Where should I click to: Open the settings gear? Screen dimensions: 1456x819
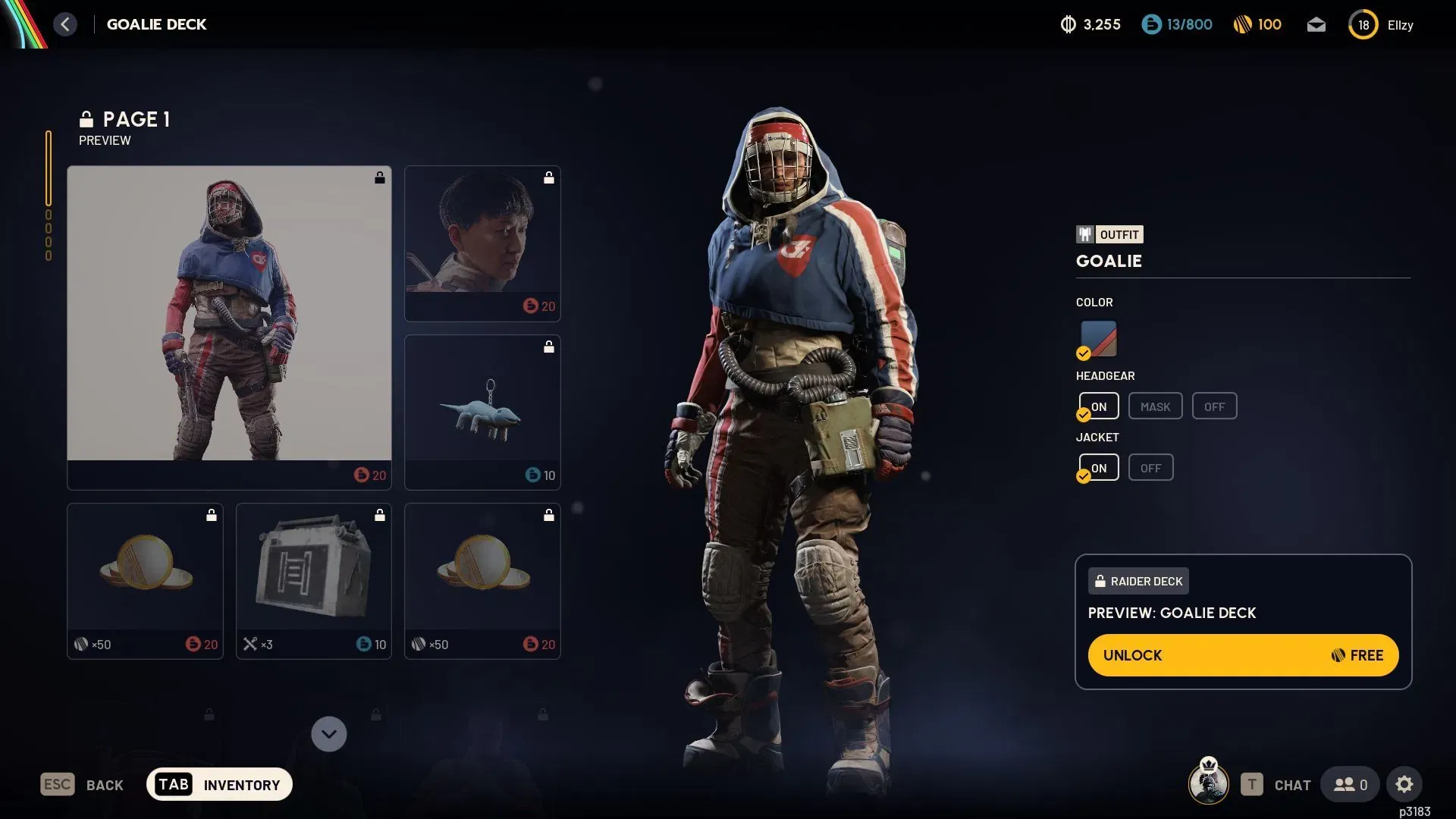(x=1404, y=784)
